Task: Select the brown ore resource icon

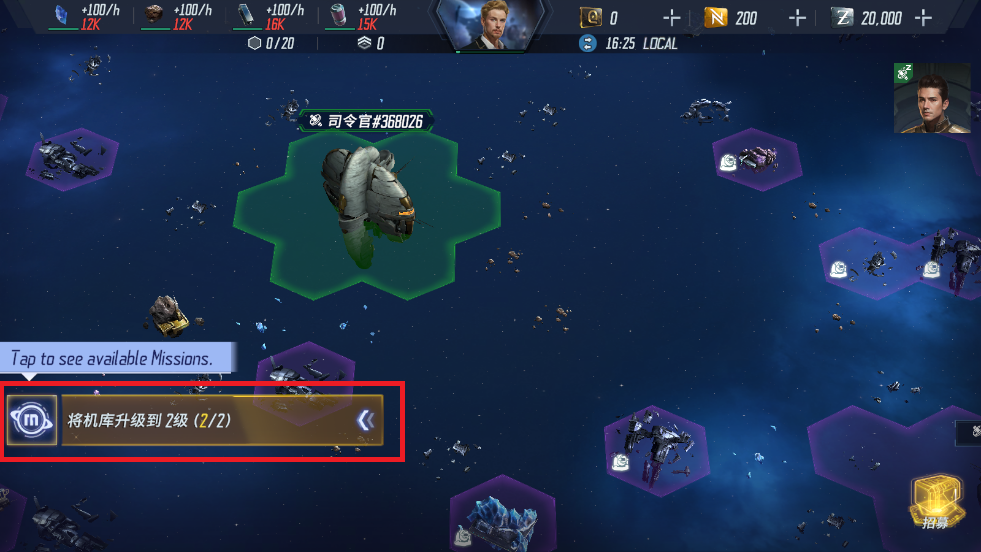Action: pos(153,14)
